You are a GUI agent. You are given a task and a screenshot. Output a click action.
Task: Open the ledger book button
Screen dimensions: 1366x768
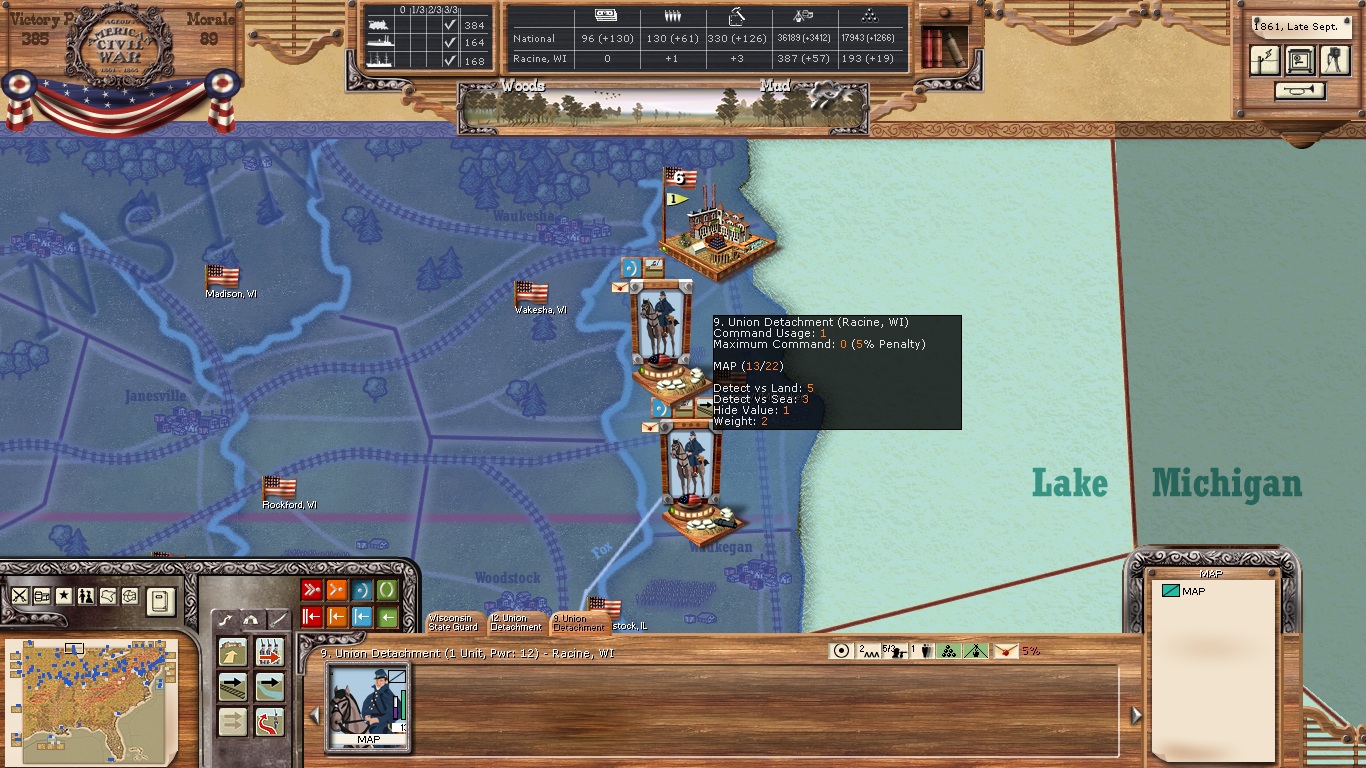[160, 599]
